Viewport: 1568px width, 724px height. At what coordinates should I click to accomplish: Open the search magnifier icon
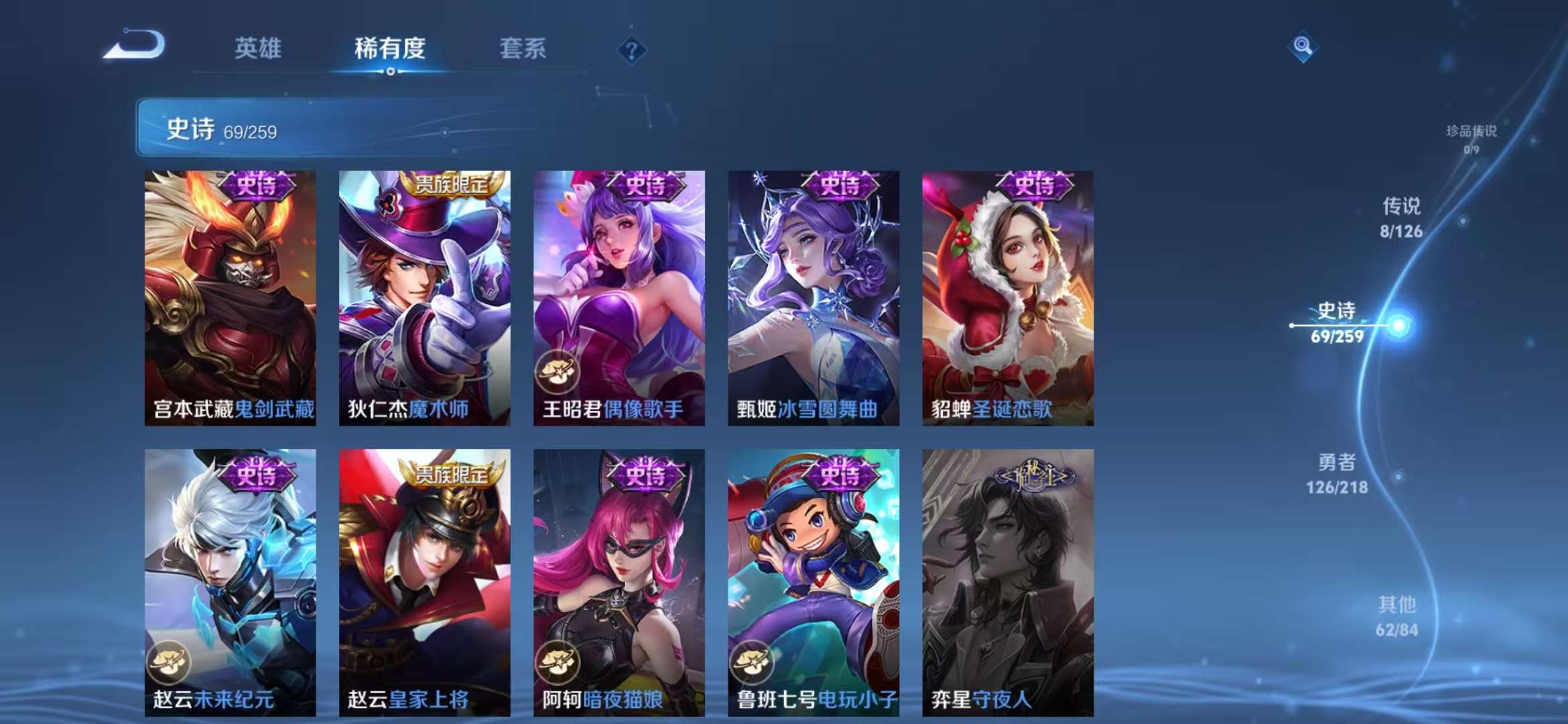click(x=1300, y=46)
